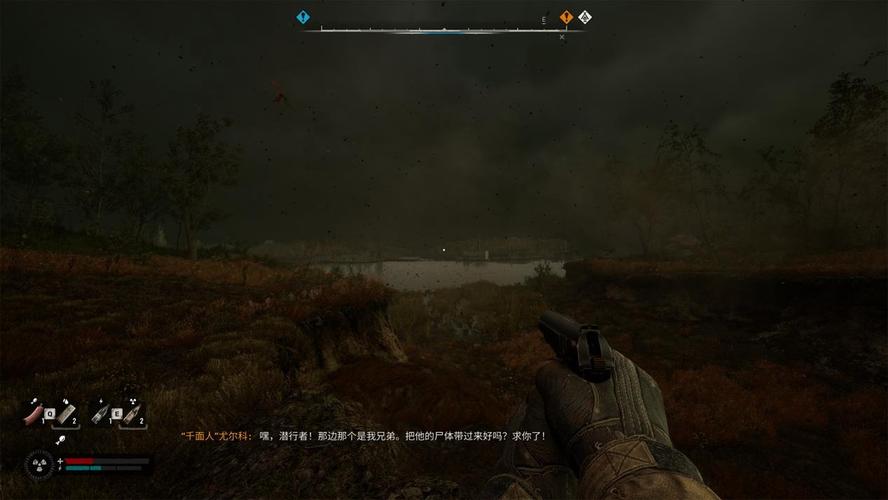This screenshot has height=500, width=888.
Task: Select the vodka bottle quick slot
Action: pos(100,412)
